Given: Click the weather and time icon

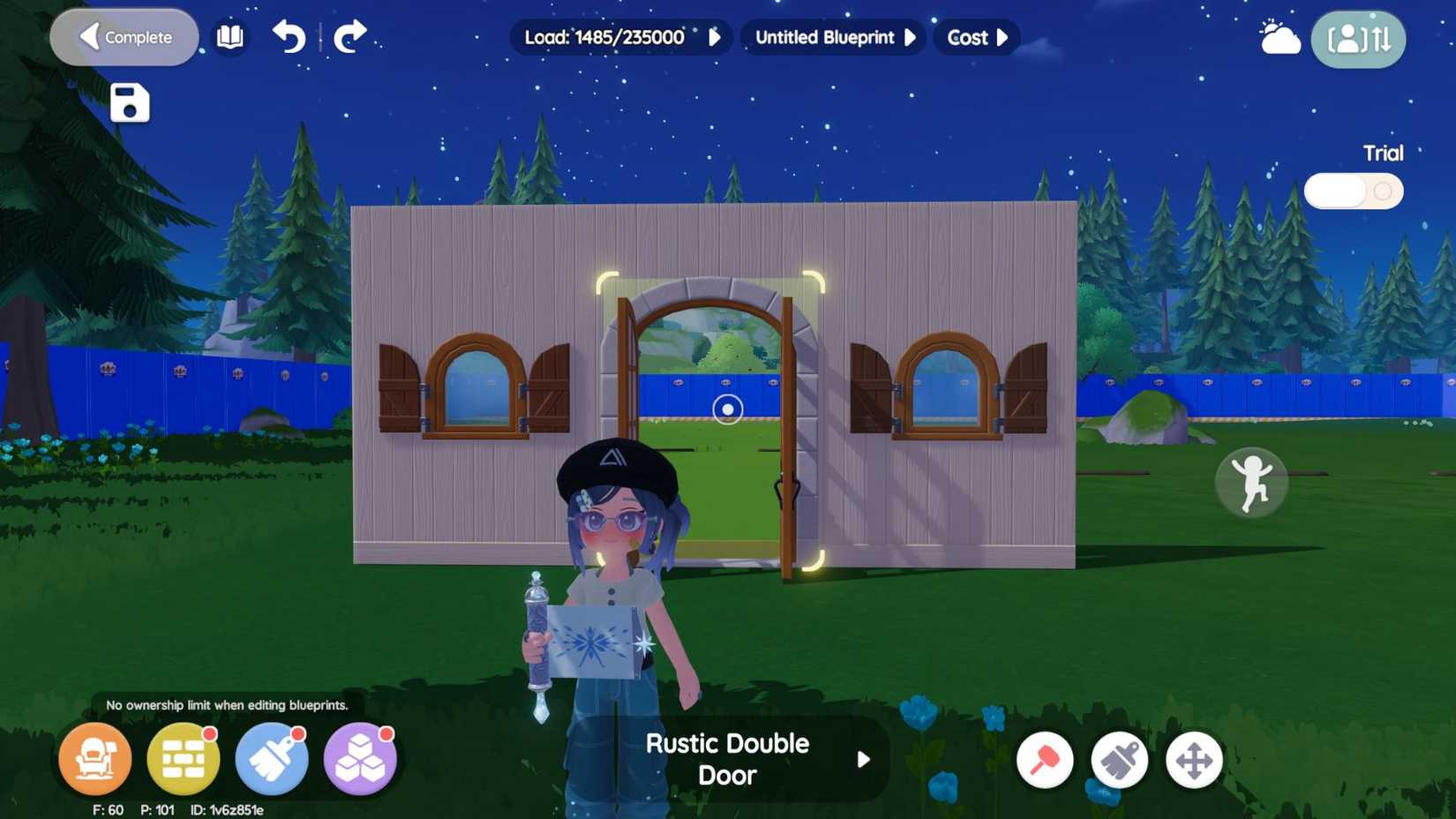Looking at the screenshot, I should click(x=1279, y=37).
